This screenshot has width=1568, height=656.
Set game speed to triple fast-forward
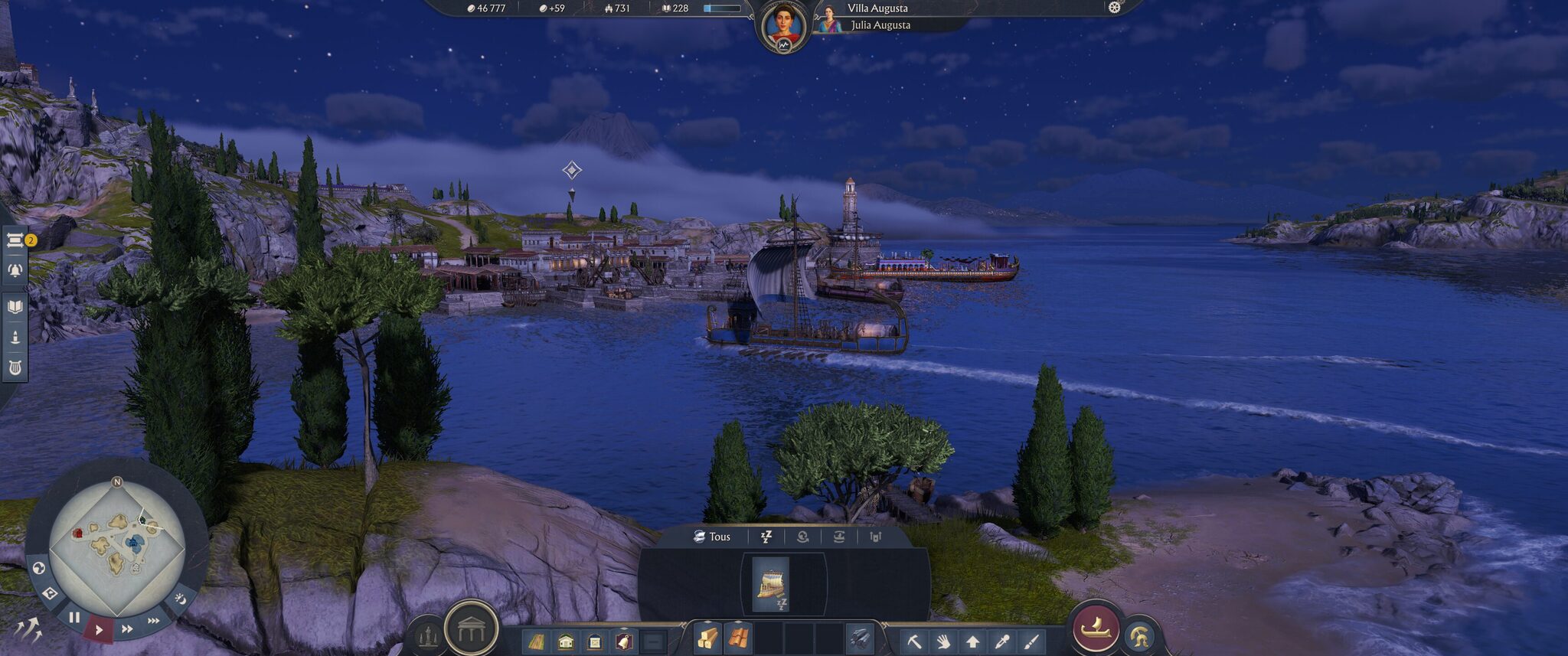(x=154, y=620)
